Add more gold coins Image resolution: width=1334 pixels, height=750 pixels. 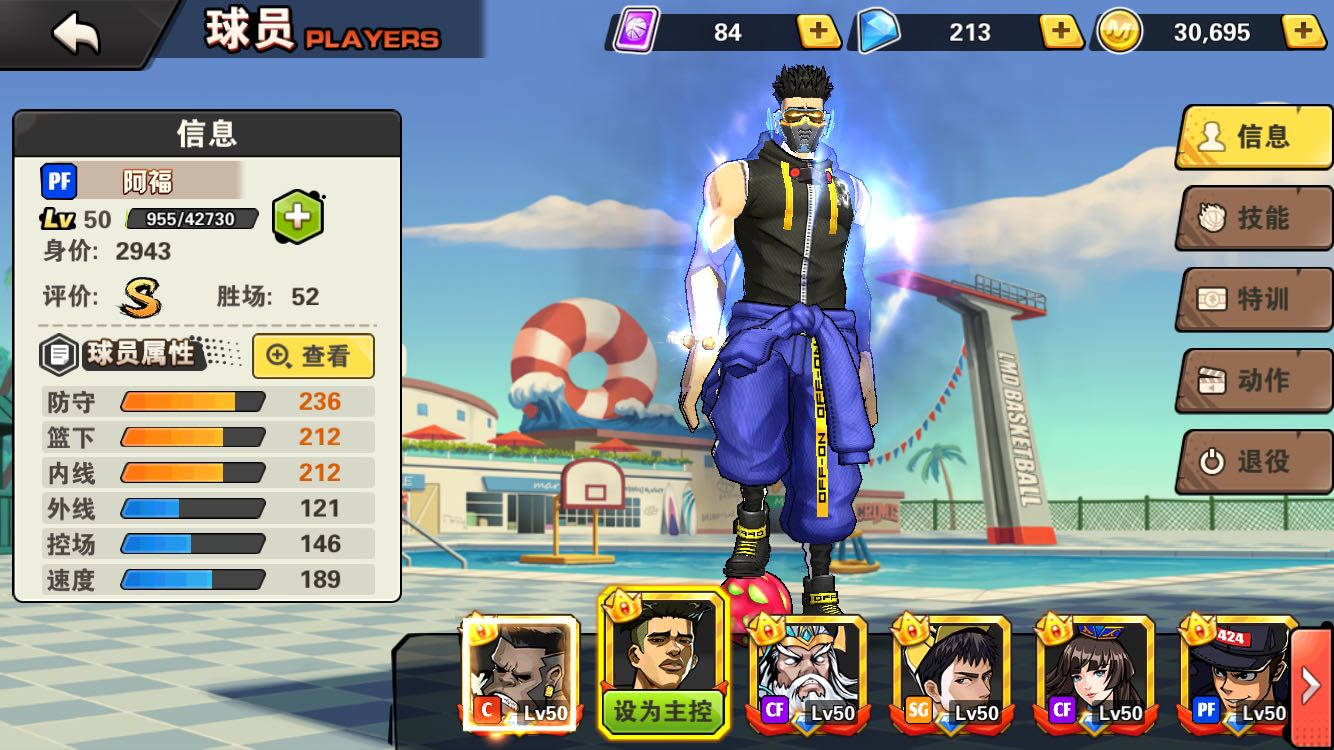(1304, 32)
